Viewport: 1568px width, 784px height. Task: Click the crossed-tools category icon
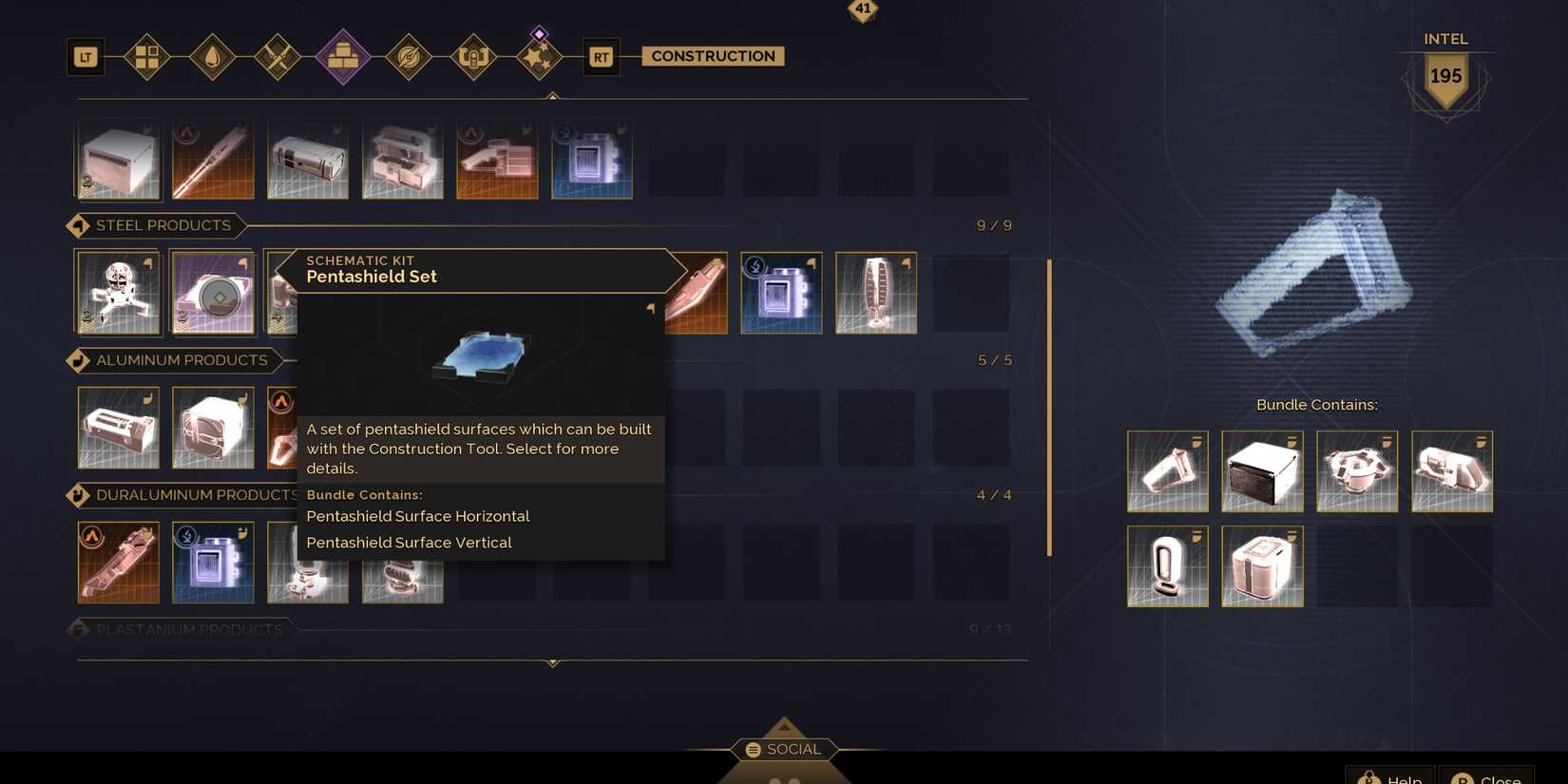(x=278, y=56)
